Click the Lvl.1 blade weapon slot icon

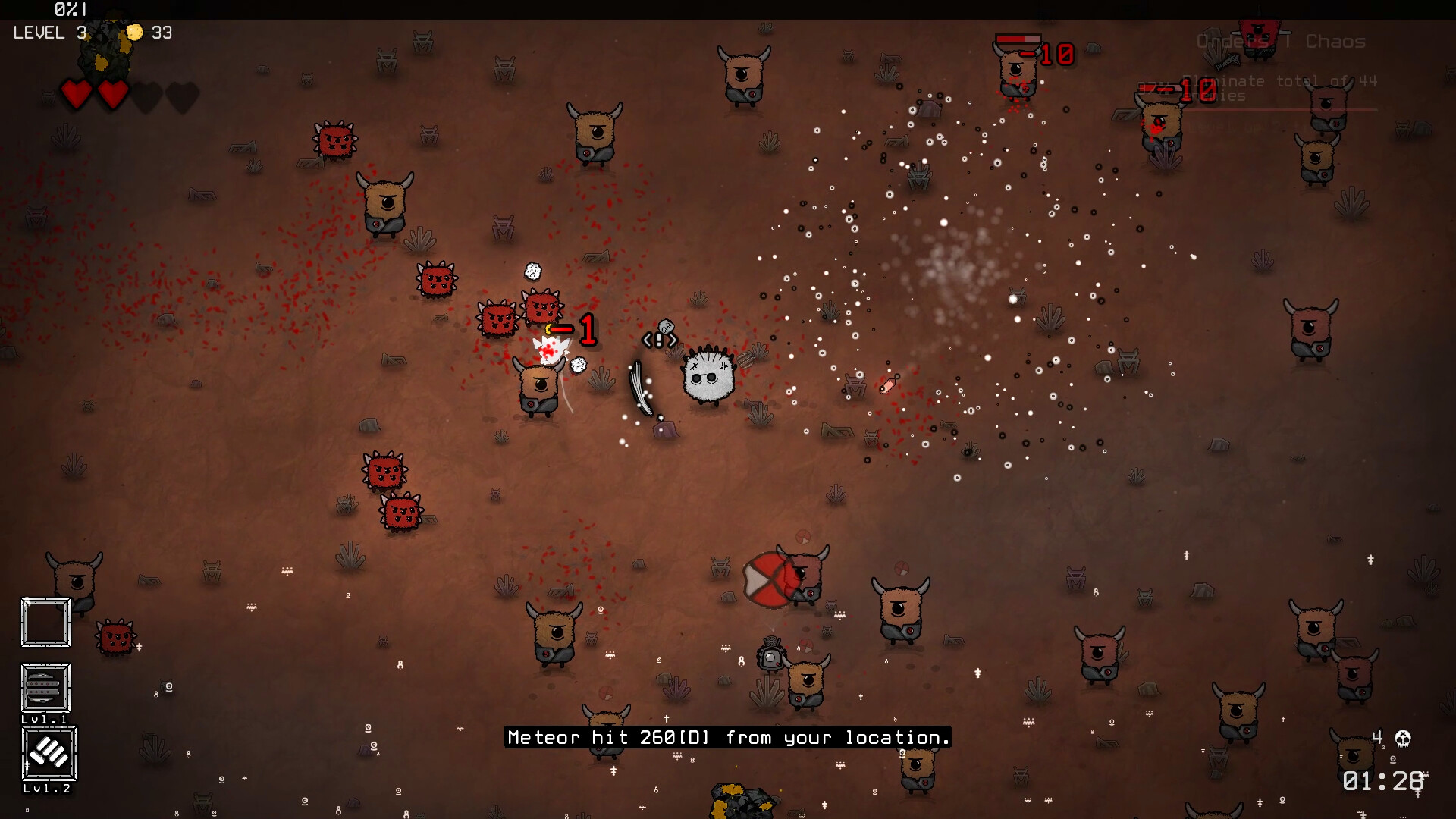(x=45, y=687)
